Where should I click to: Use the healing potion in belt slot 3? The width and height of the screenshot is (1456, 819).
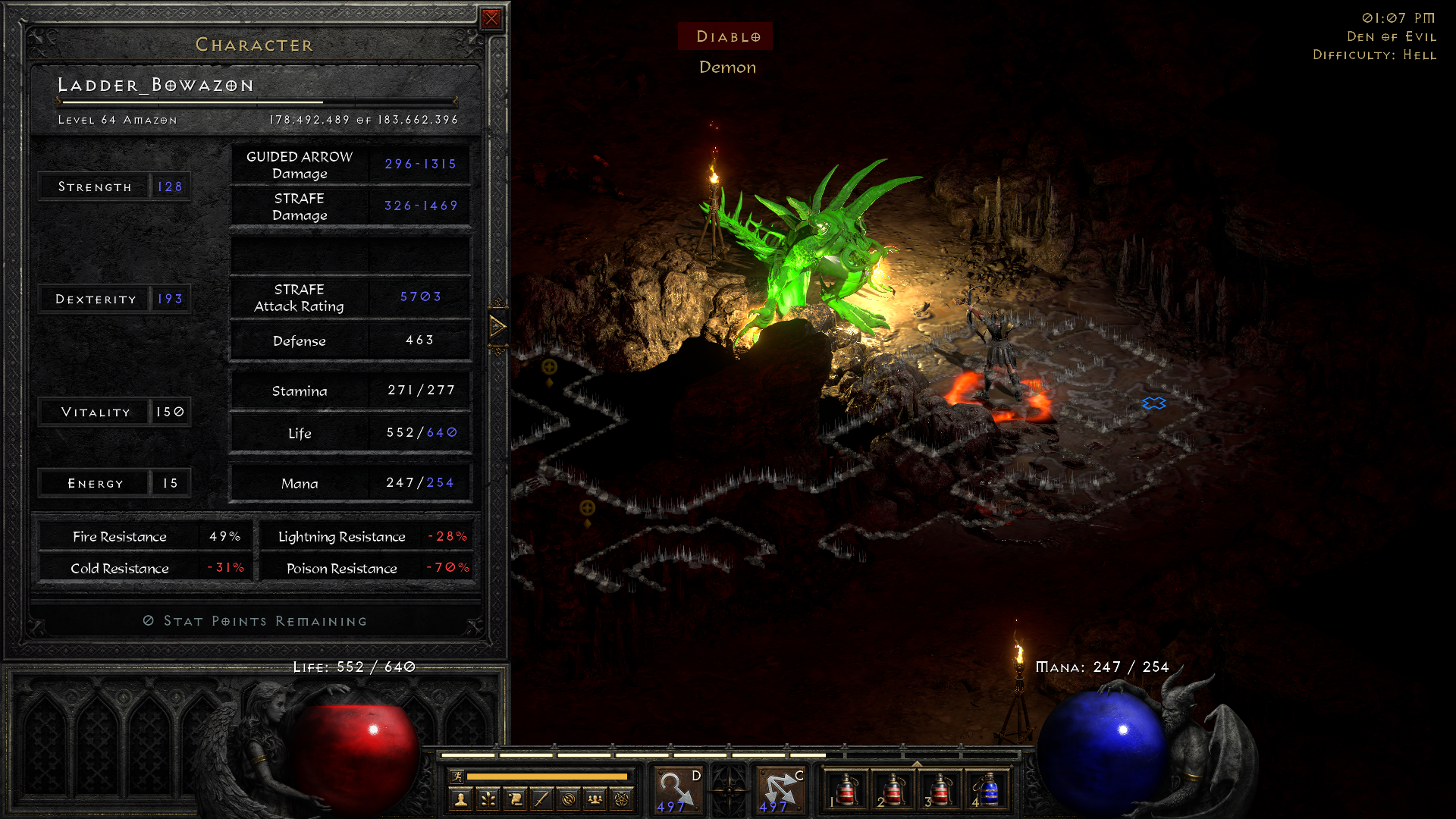tap(940, 790)
